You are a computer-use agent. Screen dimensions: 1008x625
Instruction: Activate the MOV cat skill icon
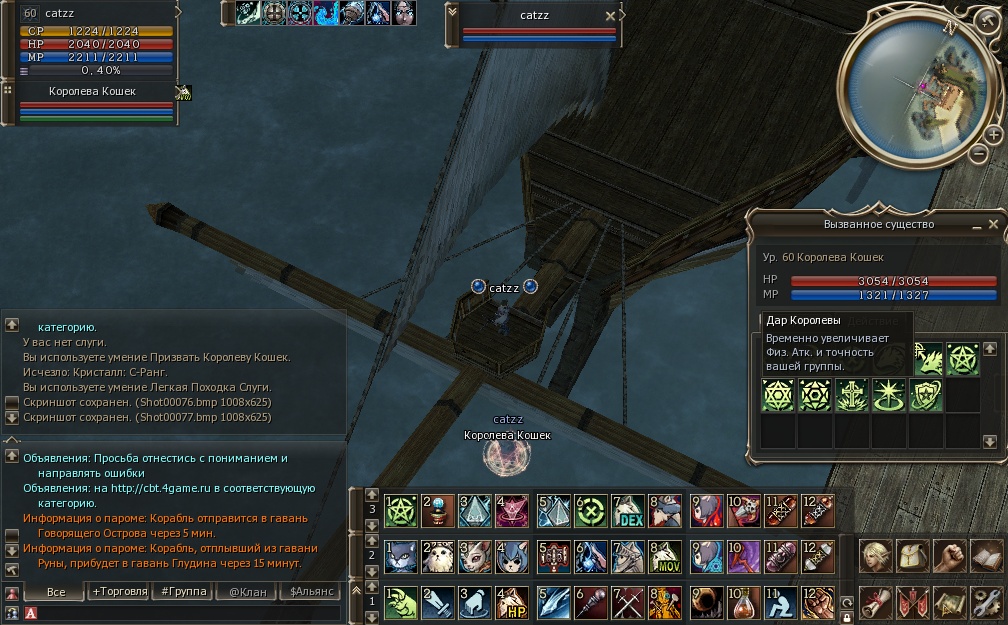tap(665, 555)
